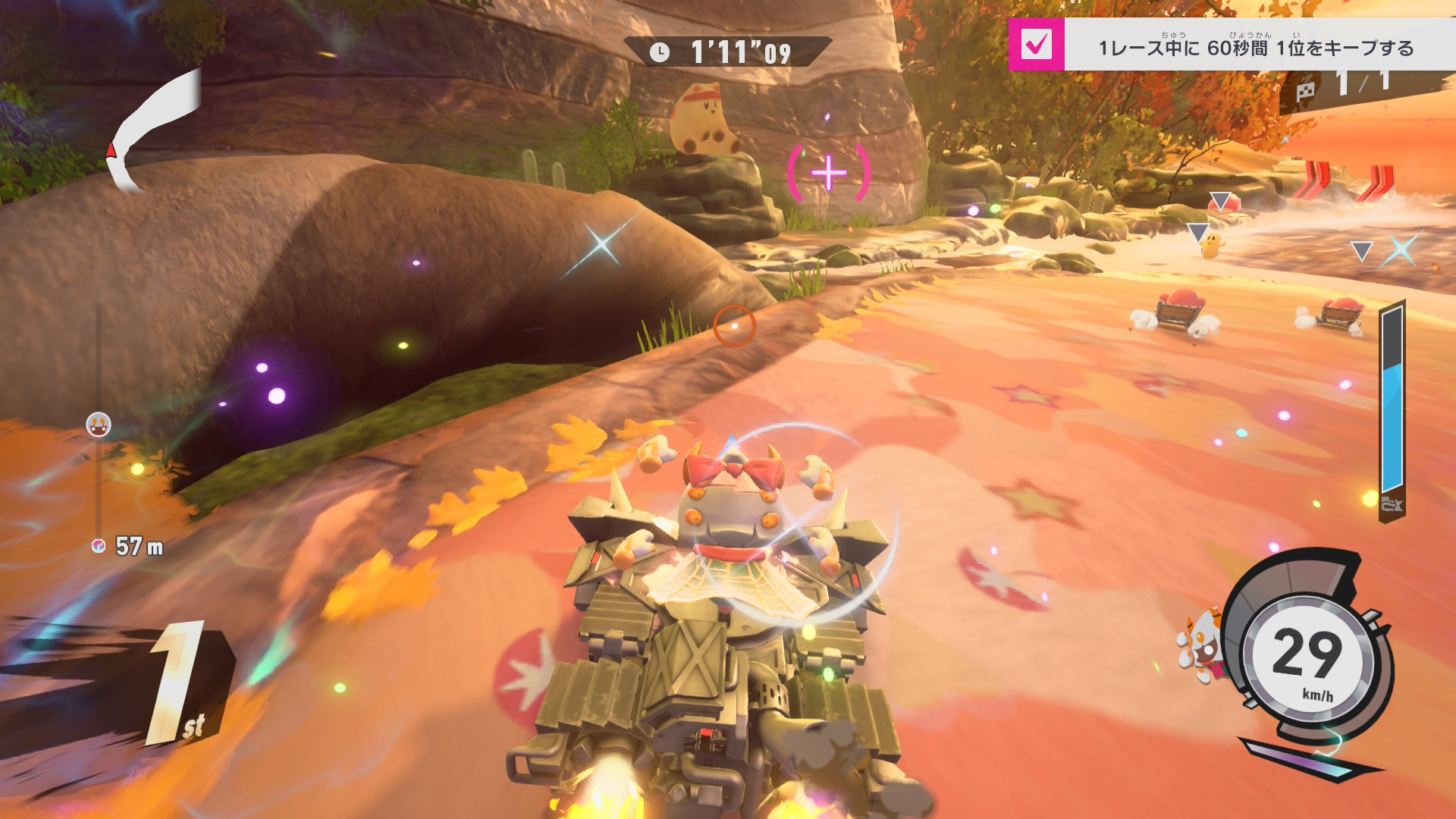
Task: Select the rival face marker on the progress bar
Action: point(99,425)
